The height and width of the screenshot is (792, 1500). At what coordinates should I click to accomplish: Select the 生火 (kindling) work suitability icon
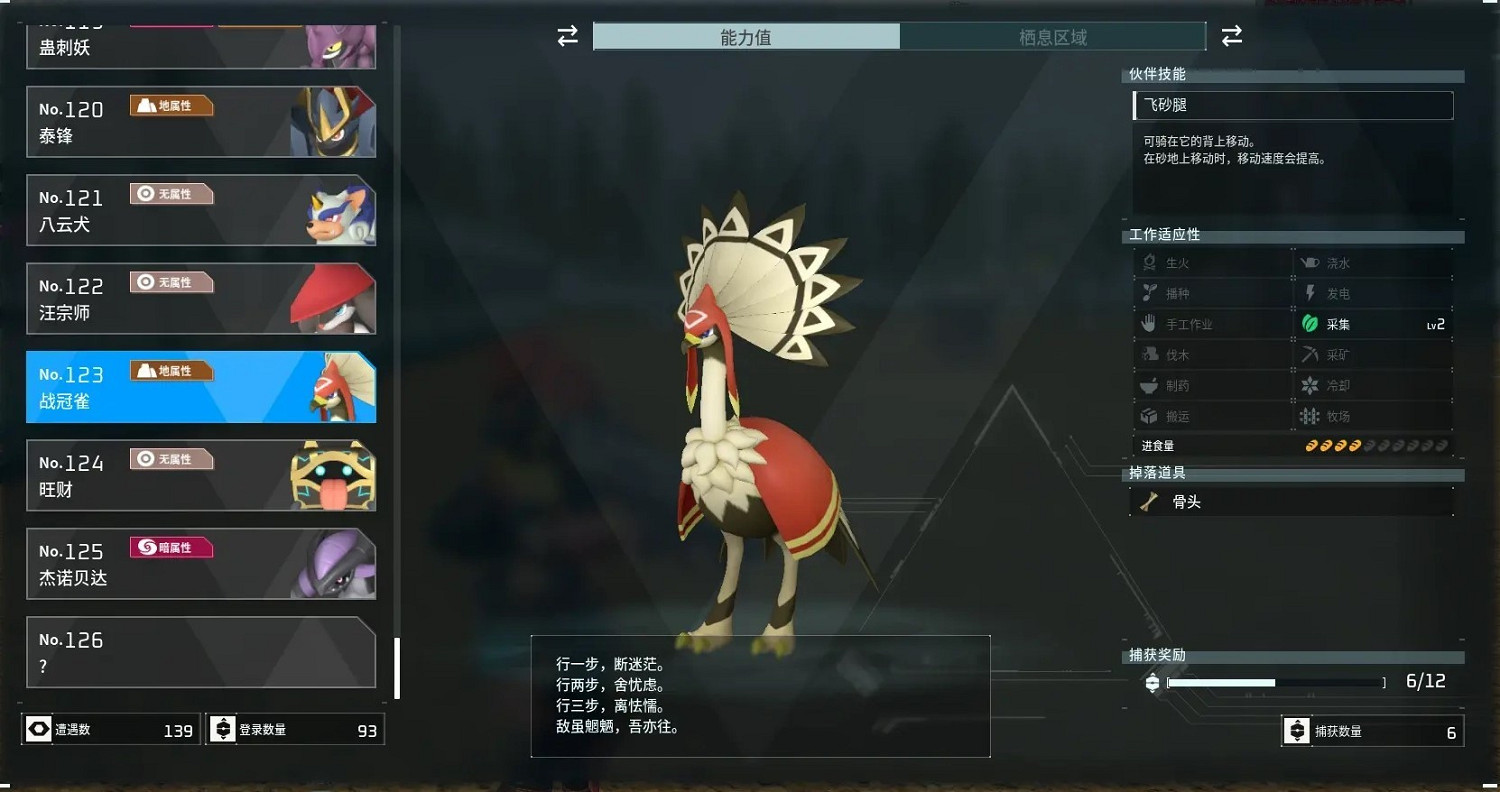click(1151, 262)
